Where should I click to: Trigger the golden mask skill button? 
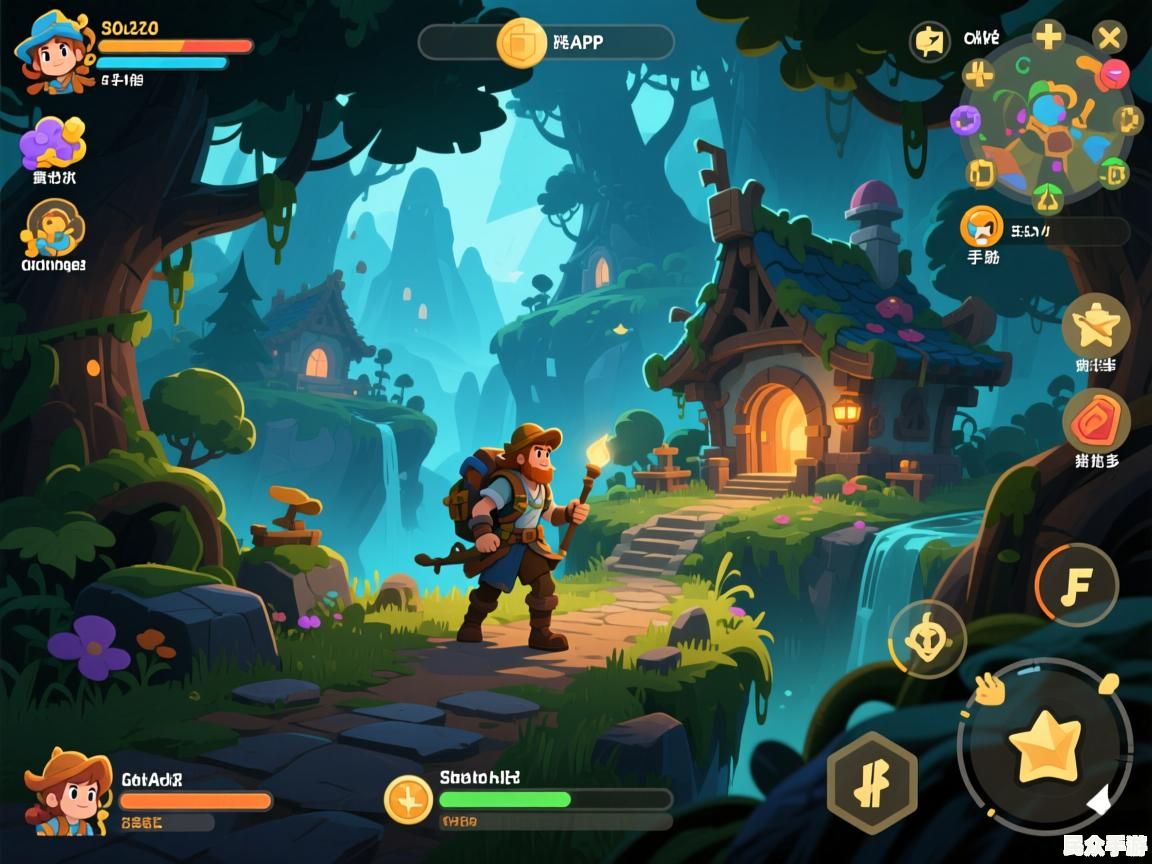(x=927, y=638)
